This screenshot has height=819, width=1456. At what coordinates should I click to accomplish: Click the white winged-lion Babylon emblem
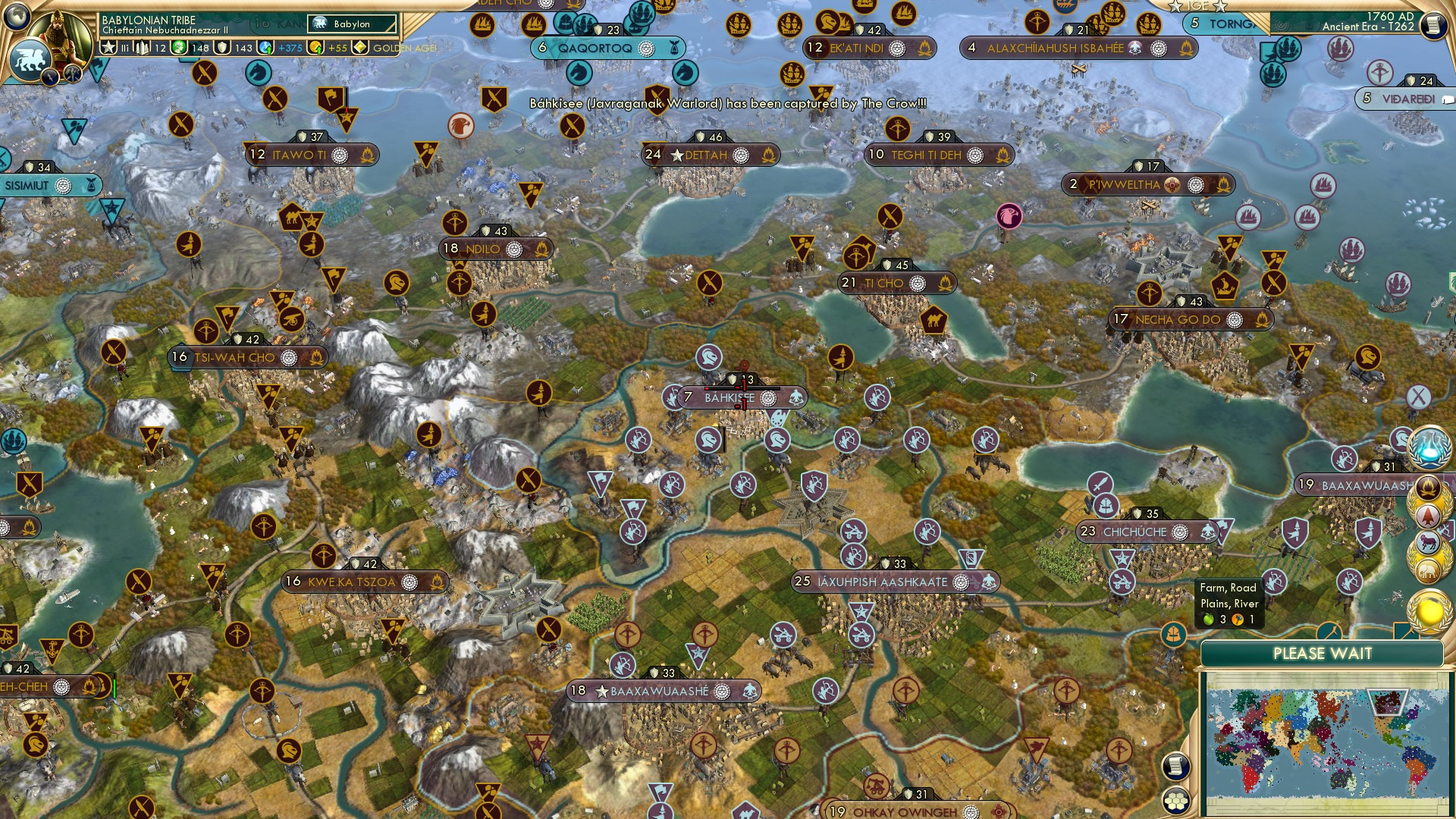click(29, 58)
